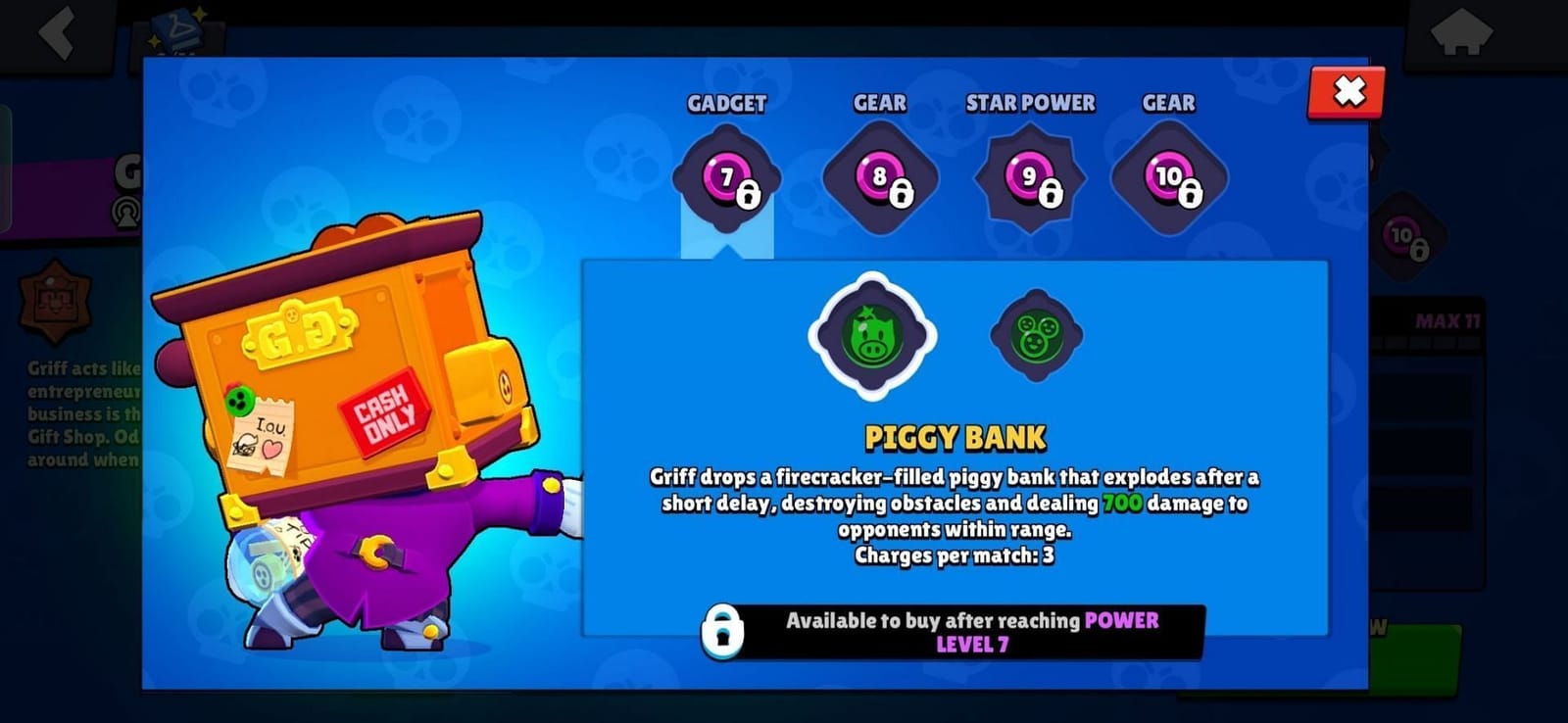Switch to the STAR POWER tab
This screenshot has height=723, width=1568.
click(x=1031, y=103)
